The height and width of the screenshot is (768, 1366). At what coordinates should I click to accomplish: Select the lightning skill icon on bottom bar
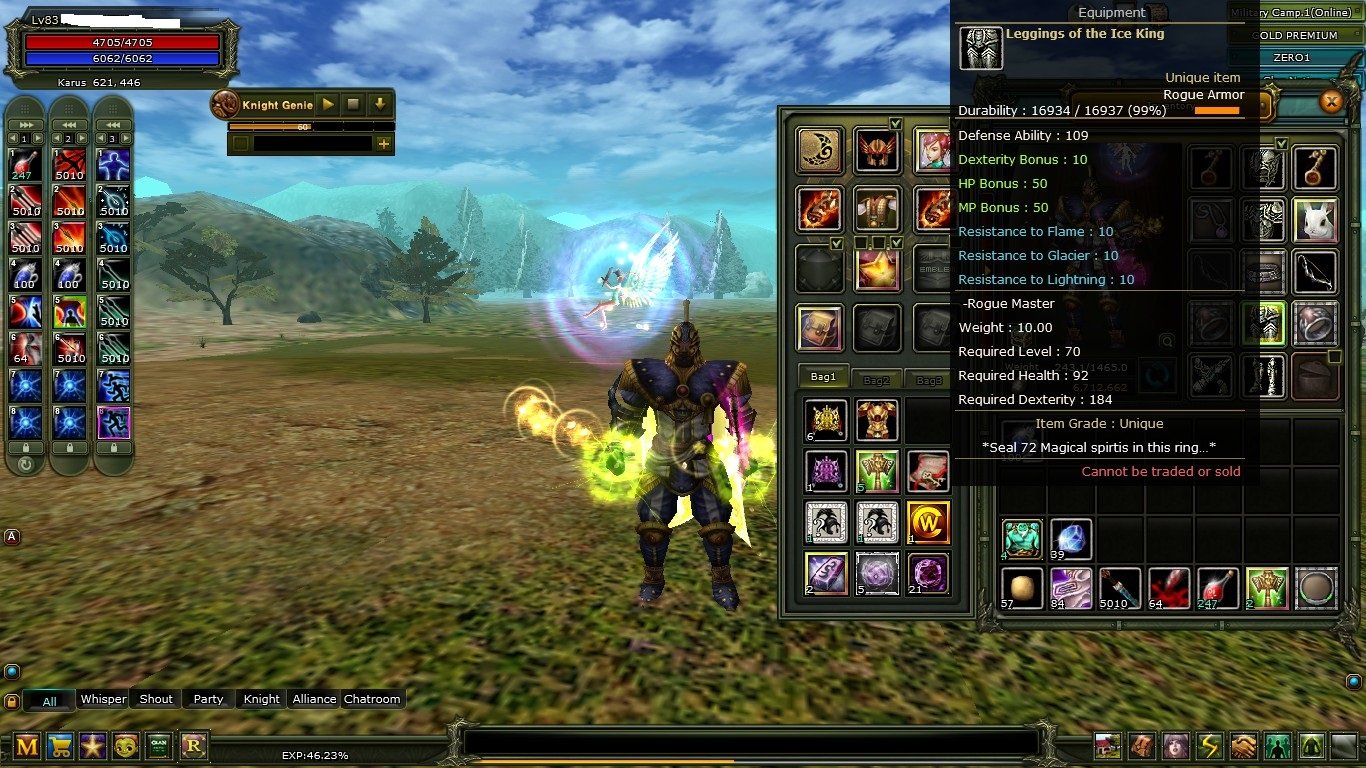click(x=1210, y=747)
